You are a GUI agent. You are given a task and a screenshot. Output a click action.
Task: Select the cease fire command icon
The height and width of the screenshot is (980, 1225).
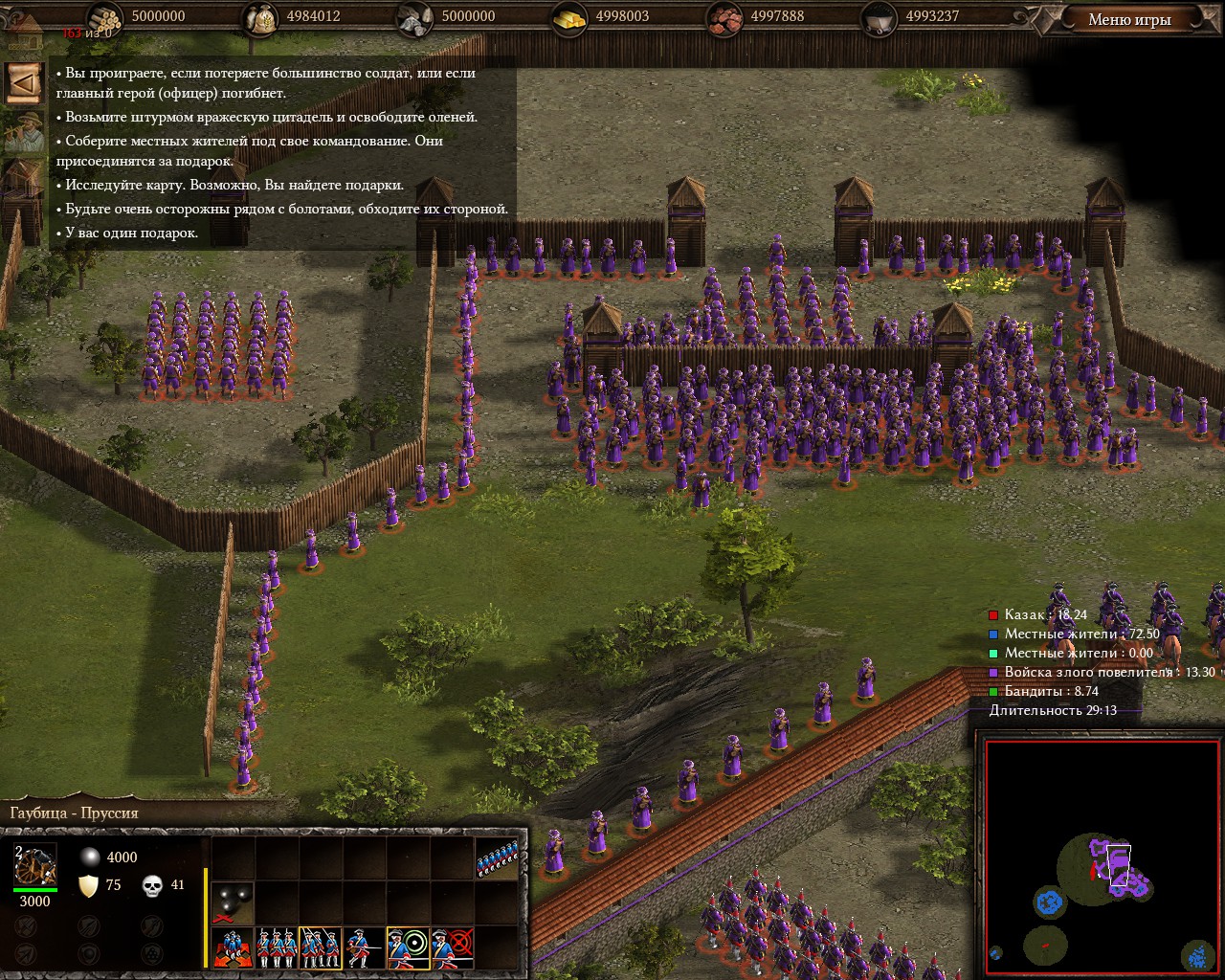click(x=451, y=947)
